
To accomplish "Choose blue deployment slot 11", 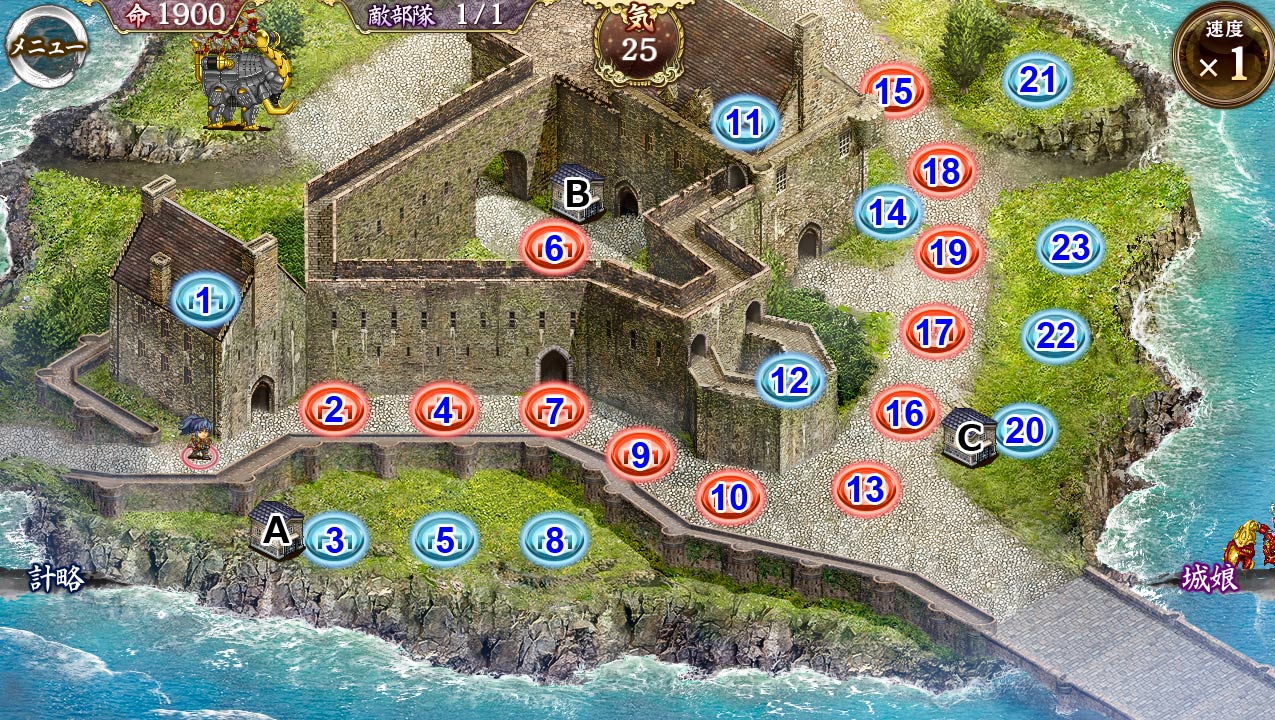I will point(745,123).
